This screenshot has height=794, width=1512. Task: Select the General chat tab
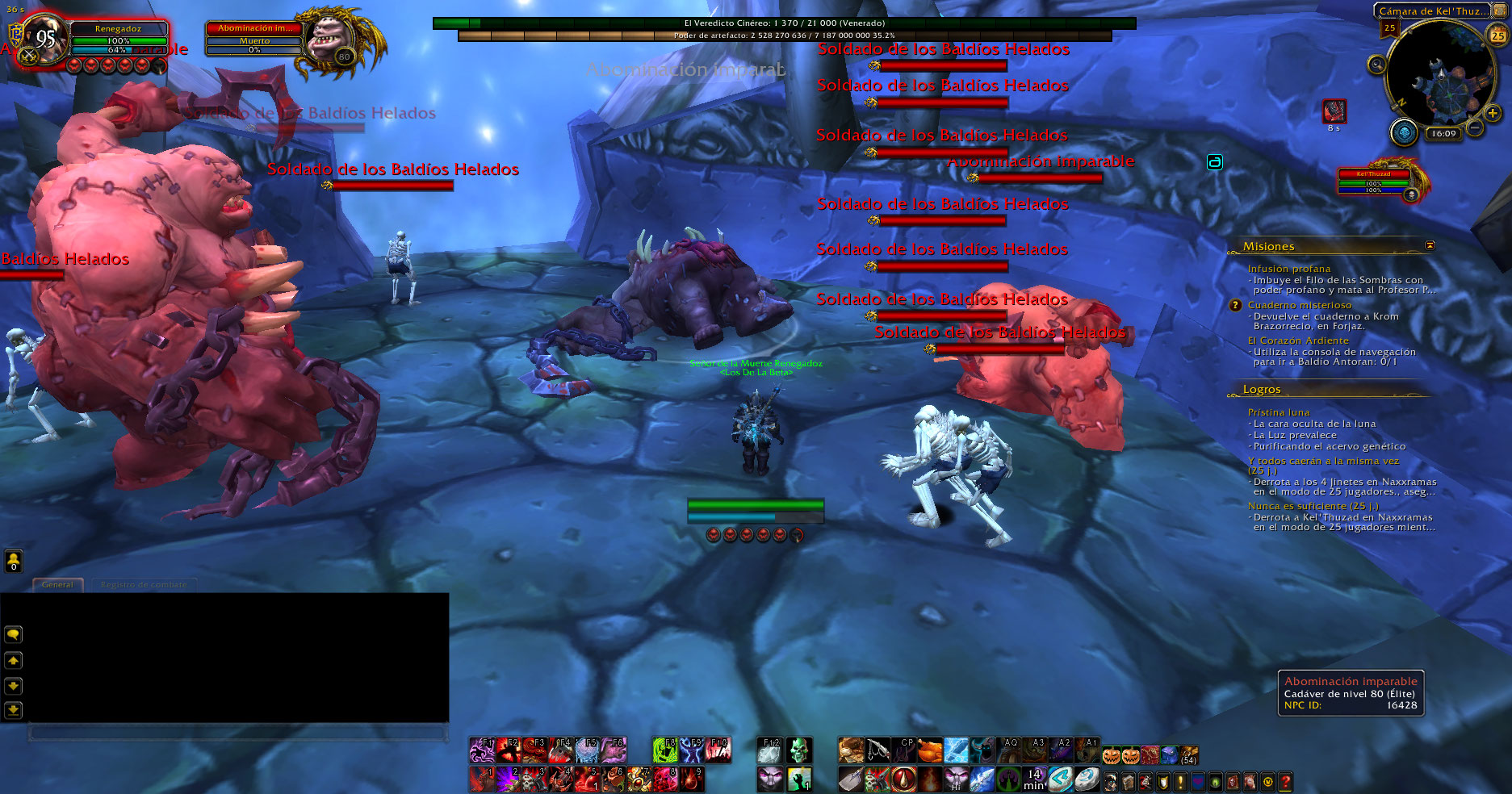pyautogui.click(x=57, y=585)
